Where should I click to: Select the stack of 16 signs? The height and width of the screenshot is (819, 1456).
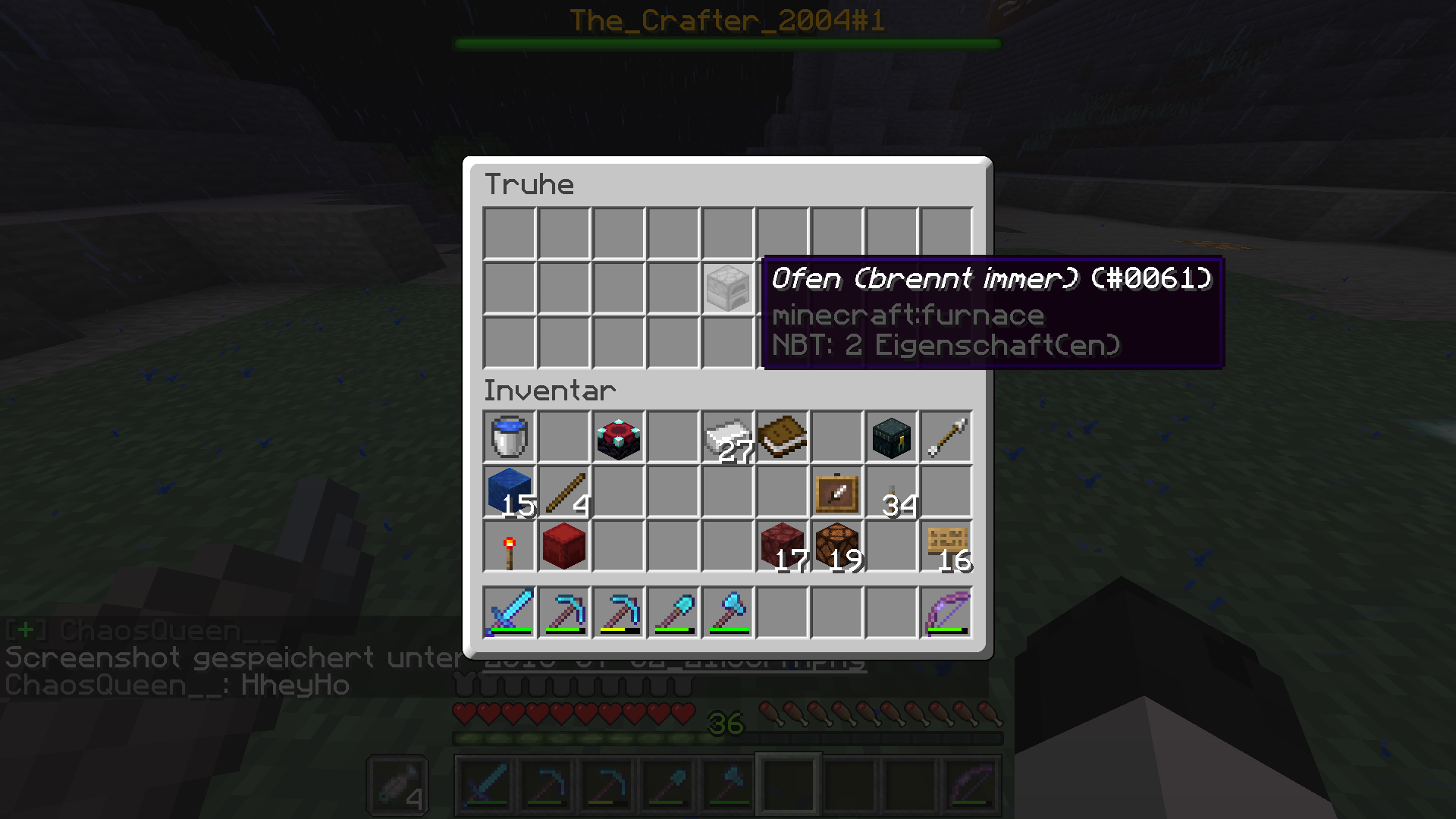coord(946,547)
